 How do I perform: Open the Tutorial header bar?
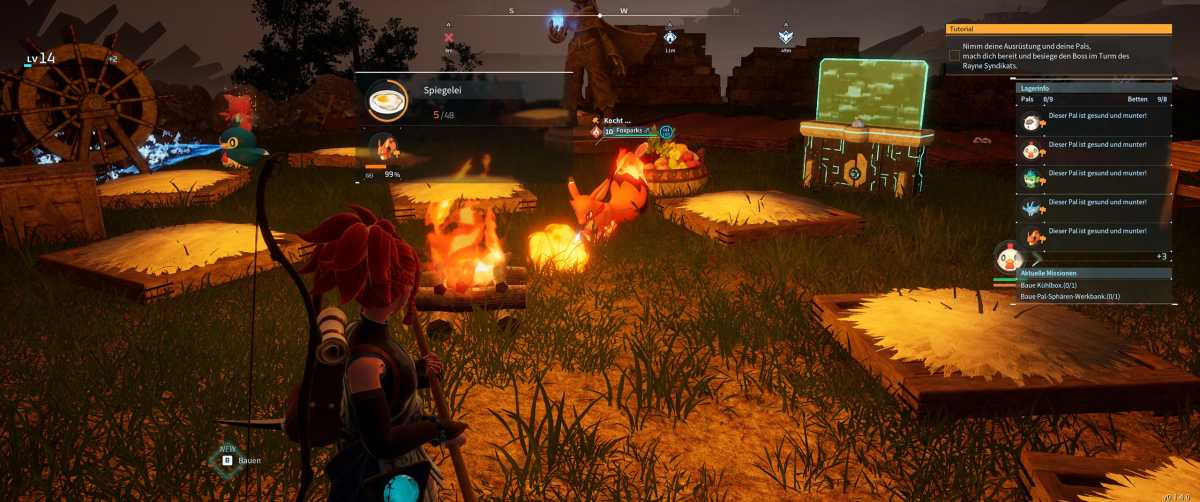[1058, 29]
